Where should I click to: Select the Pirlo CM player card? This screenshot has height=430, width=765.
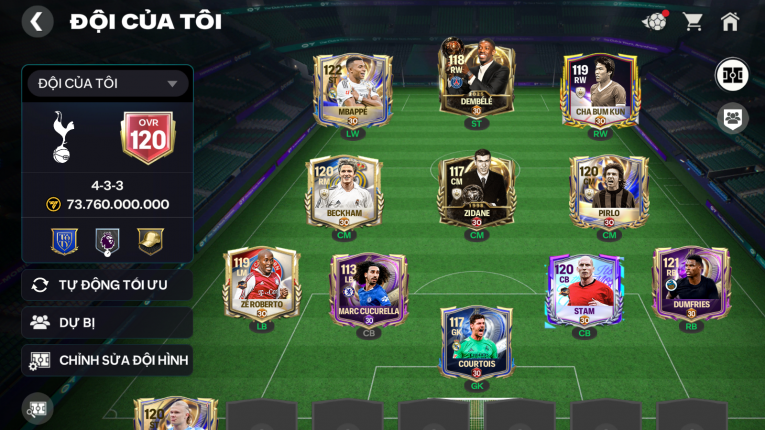click(609, 192)
